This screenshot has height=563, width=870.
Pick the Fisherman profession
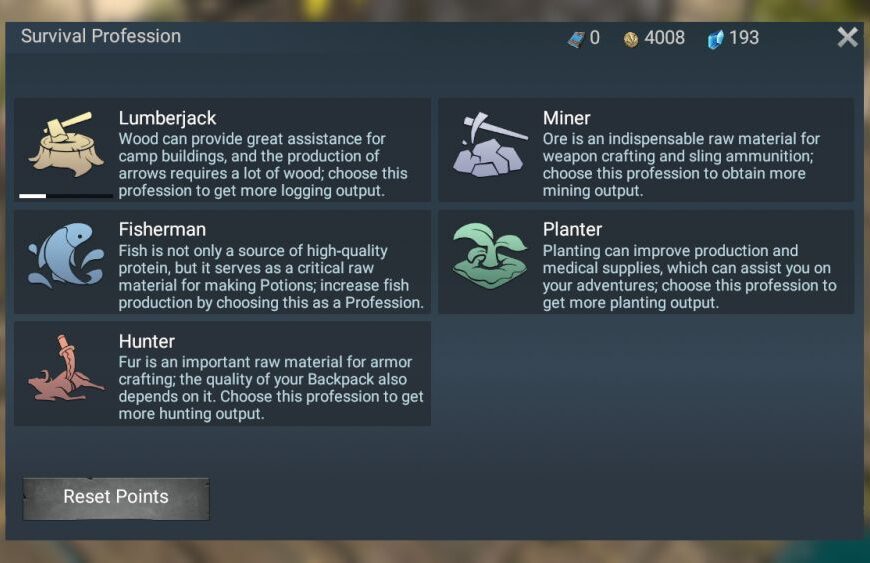click(222, 262)
